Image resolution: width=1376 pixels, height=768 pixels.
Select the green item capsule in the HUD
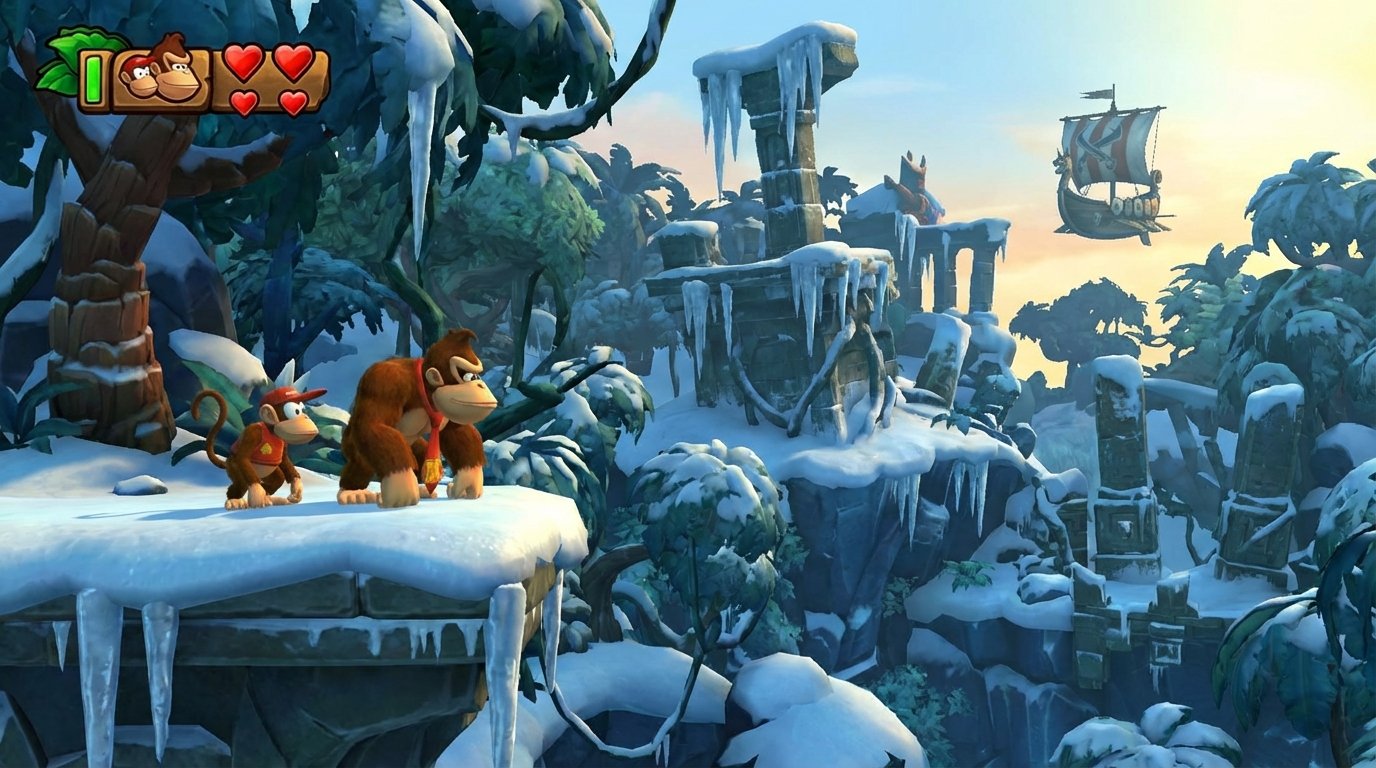tap(91, 80)
